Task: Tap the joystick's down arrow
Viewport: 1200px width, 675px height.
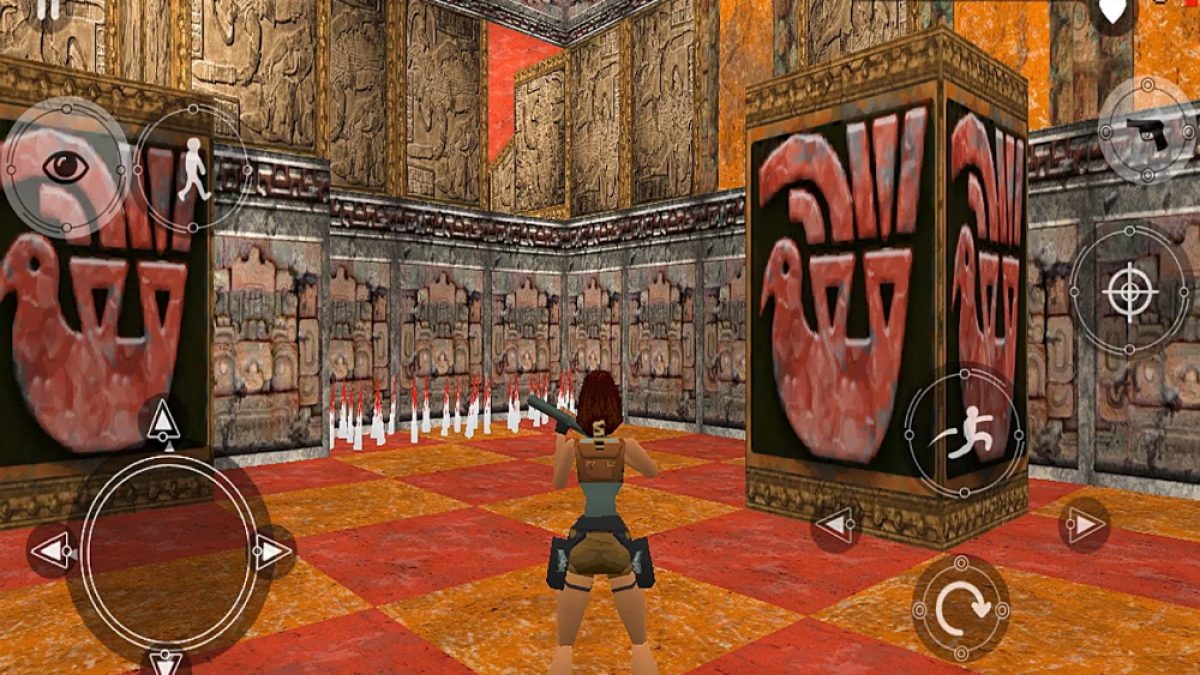Action: point(165,660)
